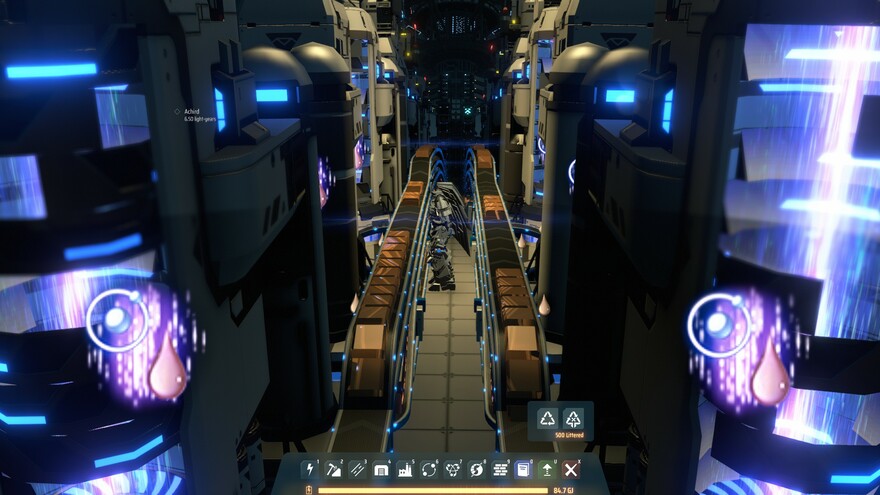
Task: Open the factory production build category
Action: coord(405,469)
